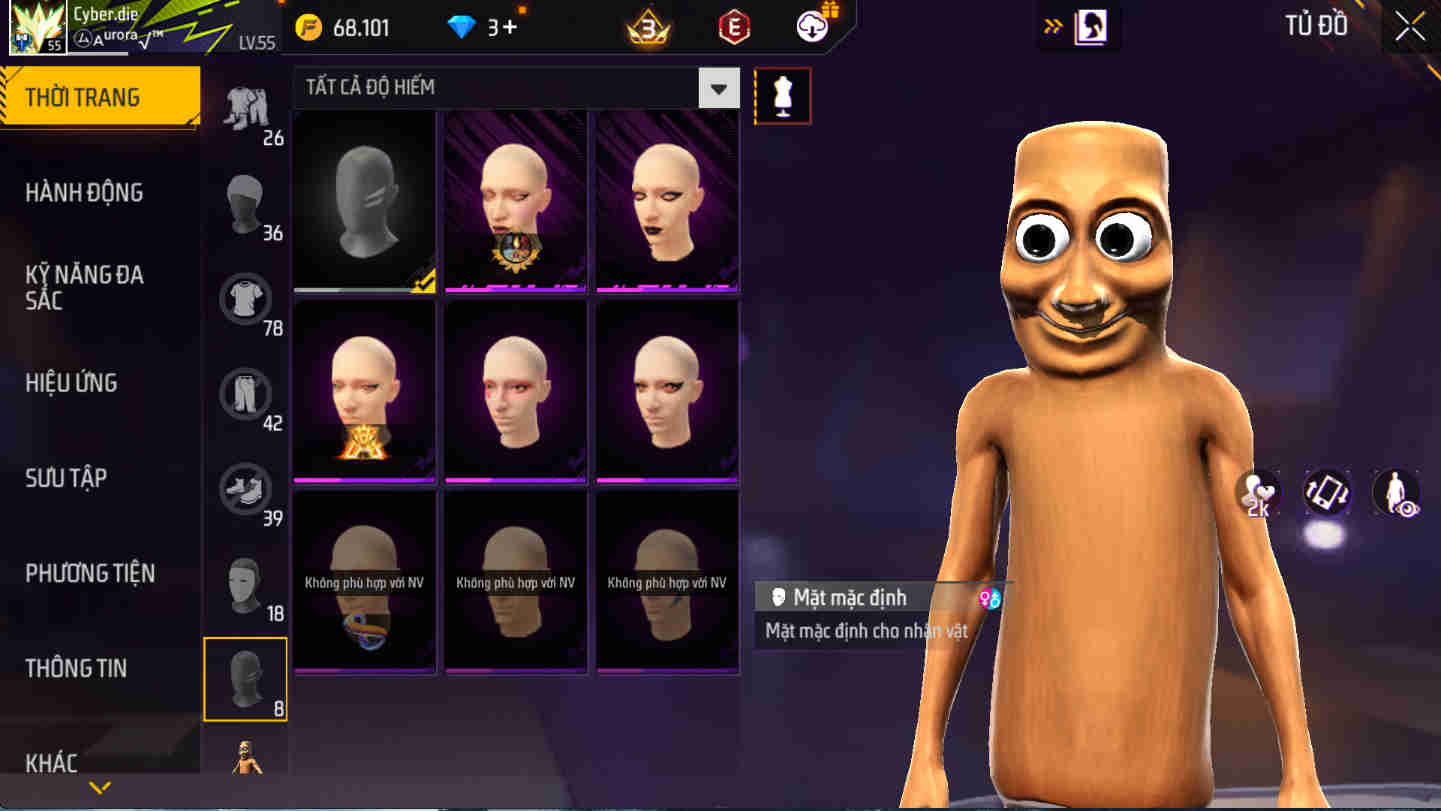Open the shirt category in wardrobe sidebar
This screenshot has height=811, width=1441.
[x=245, y=299]
